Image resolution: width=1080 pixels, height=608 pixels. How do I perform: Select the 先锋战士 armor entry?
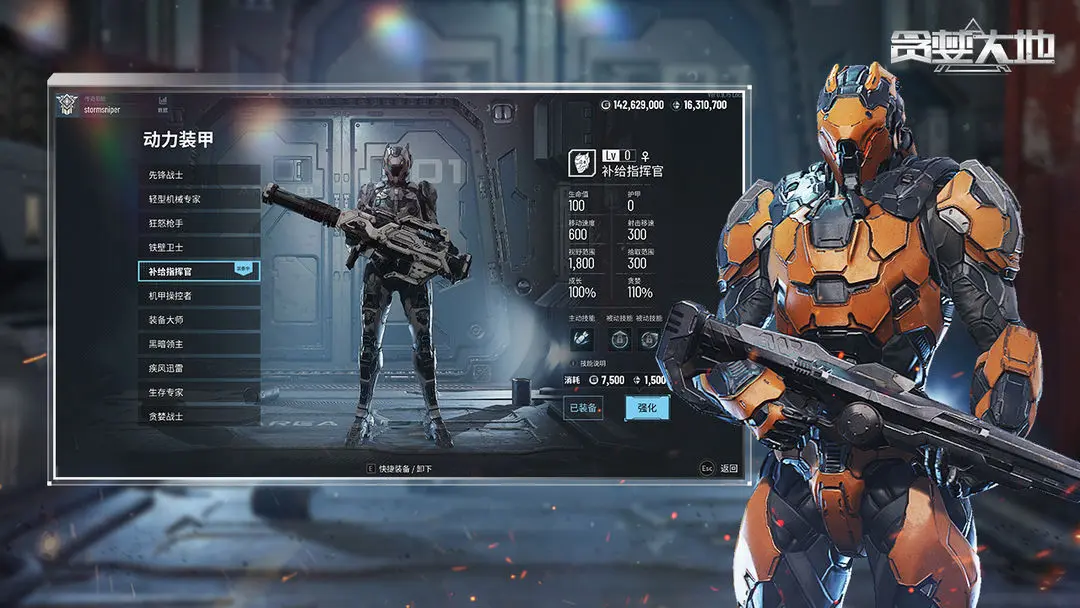click(198, 175)
